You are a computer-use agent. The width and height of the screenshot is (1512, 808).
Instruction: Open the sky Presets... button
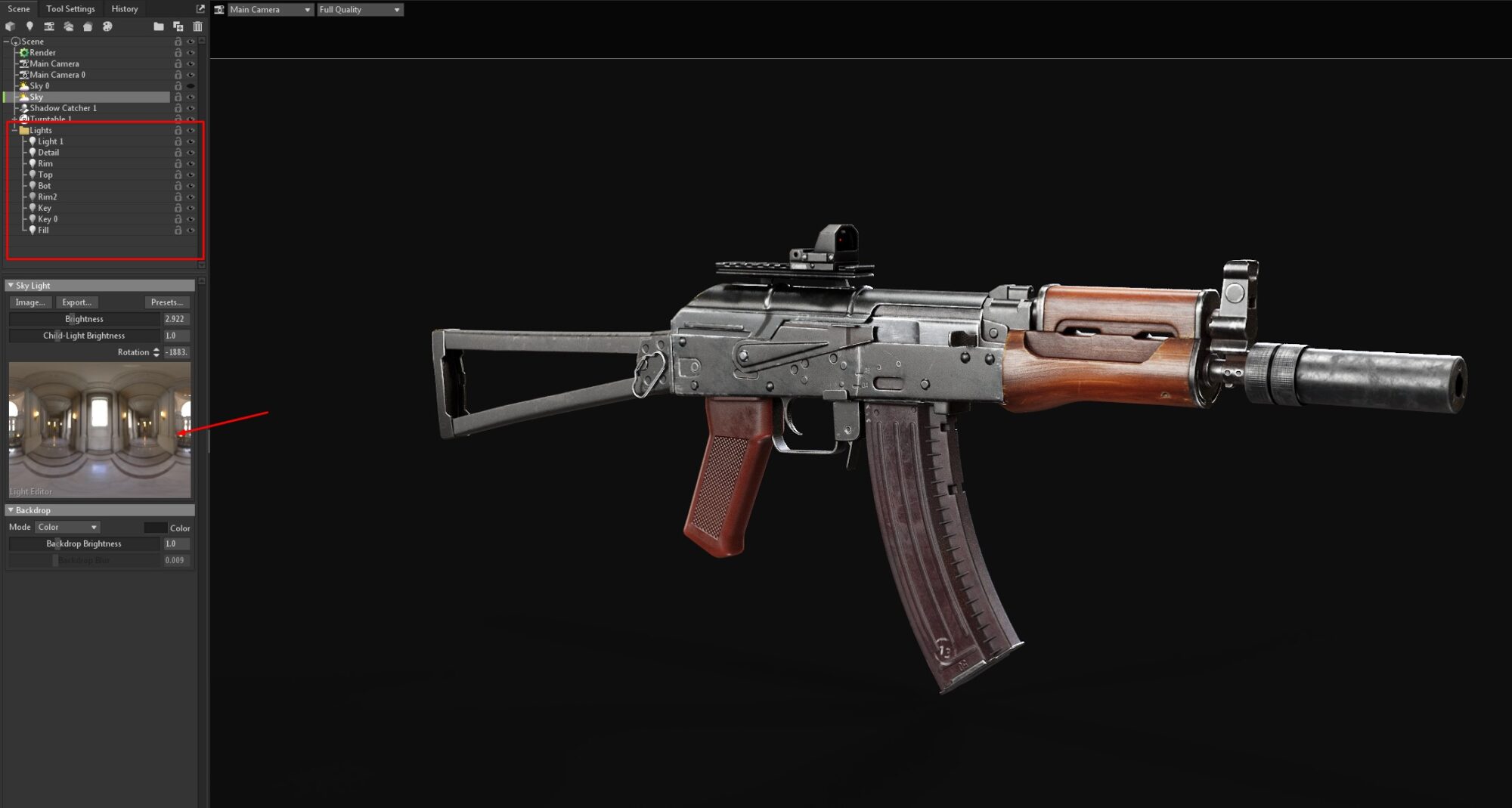pyautogui.click(x=166, y=302)
